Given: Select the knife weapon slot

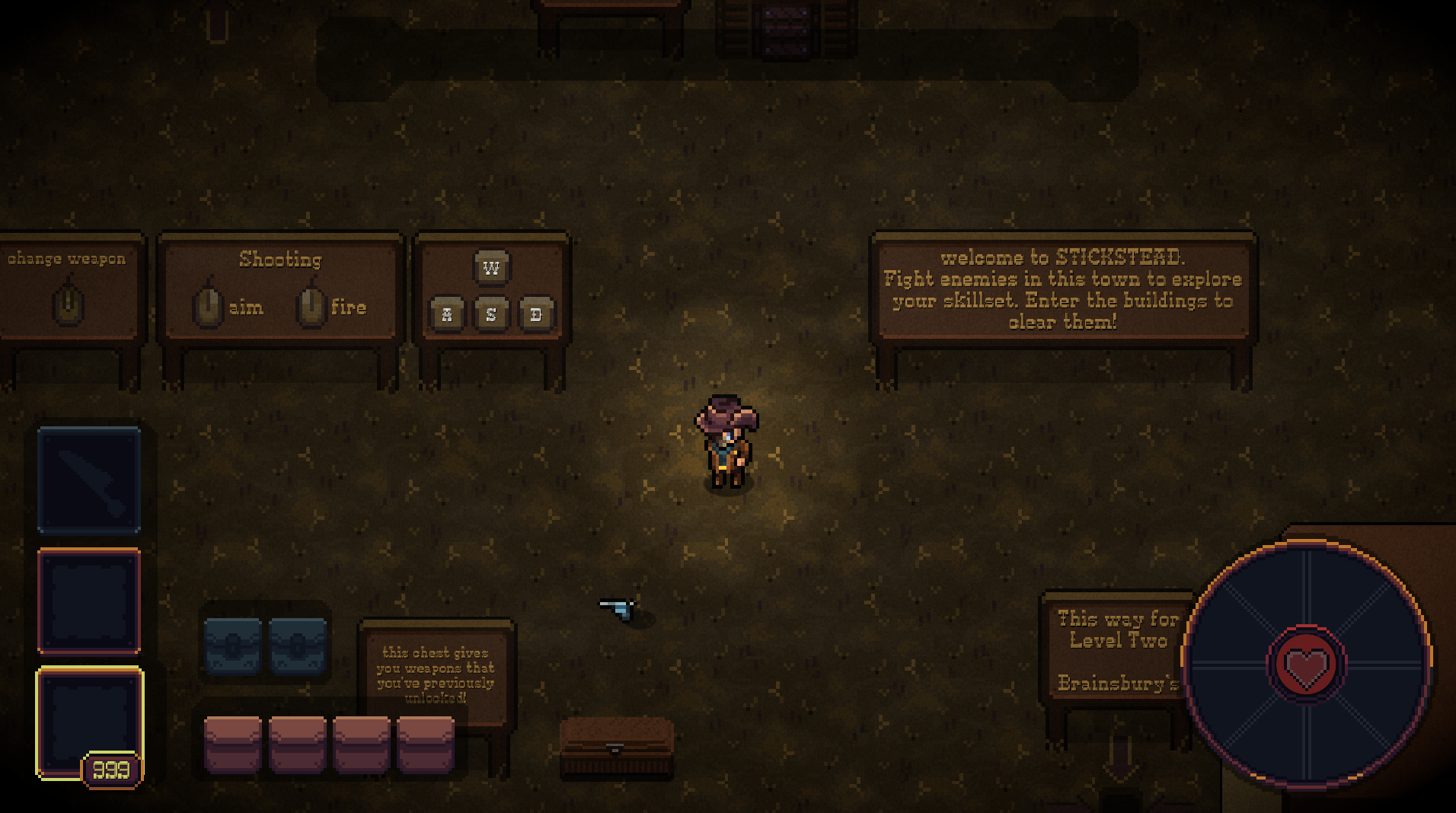Looking at the screenshot, I should pos(89,480).
